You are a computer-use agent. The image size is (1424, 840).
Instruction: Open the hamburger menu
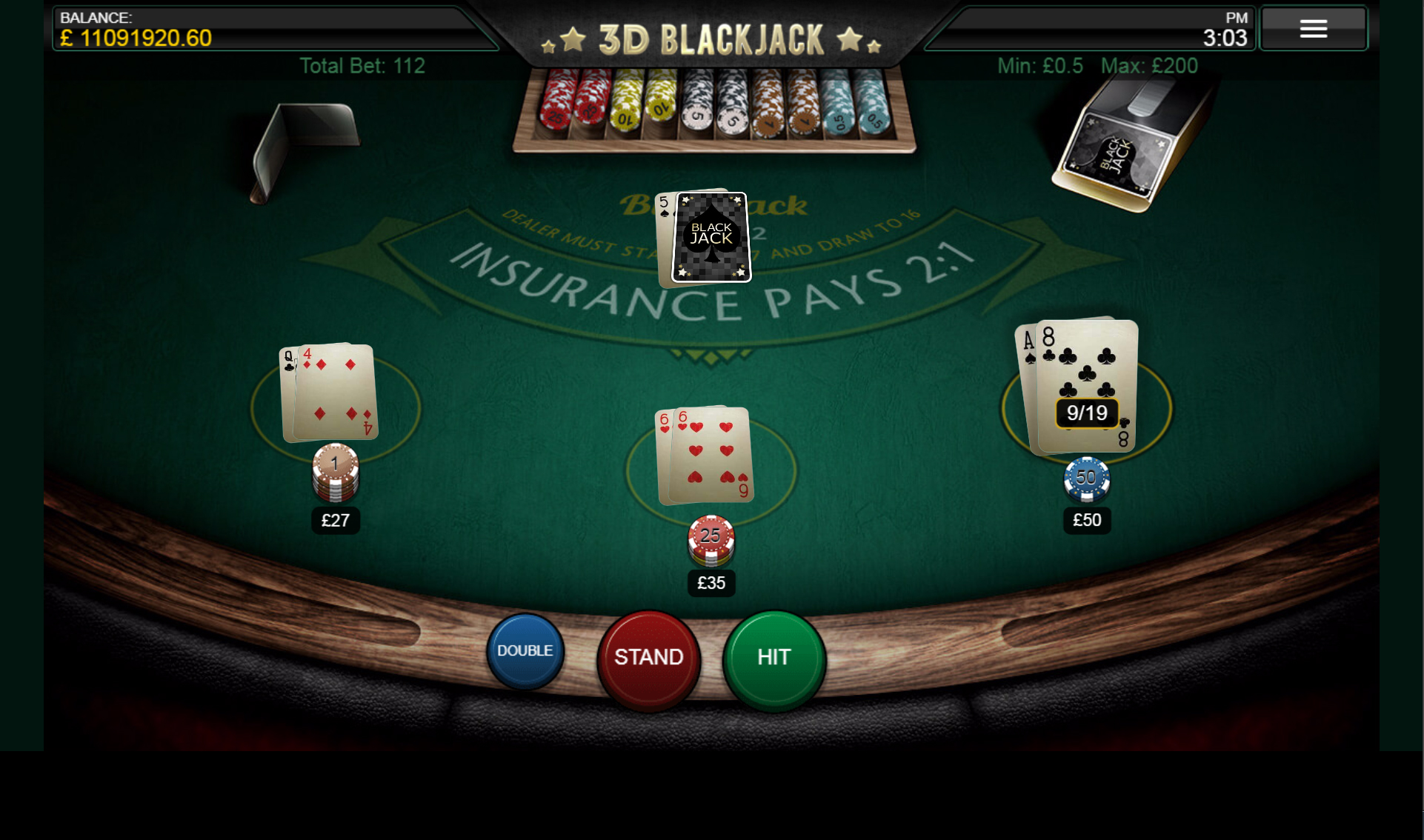(x=1313, y=29)
